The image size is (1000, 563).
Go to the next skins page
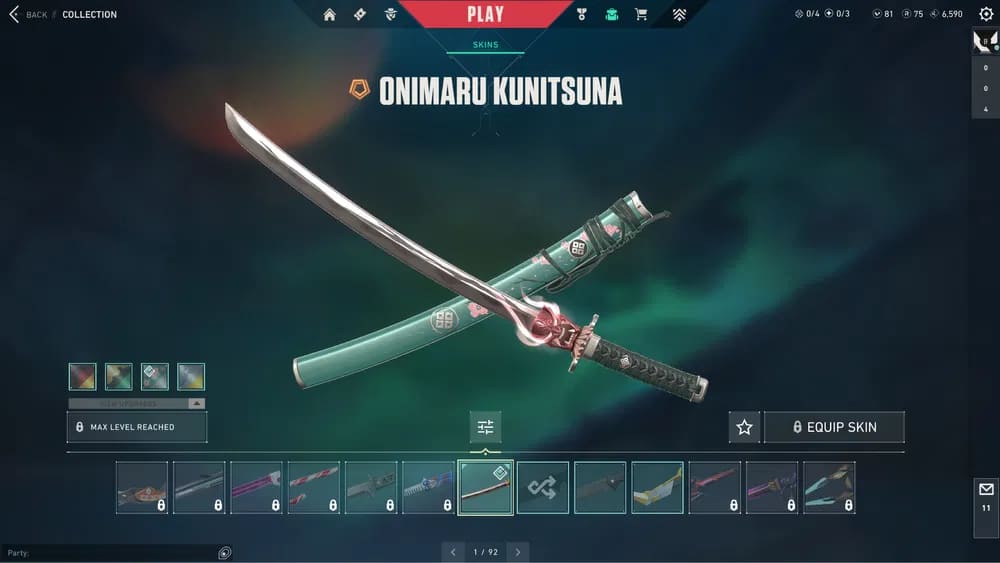[x=517, y=552]
